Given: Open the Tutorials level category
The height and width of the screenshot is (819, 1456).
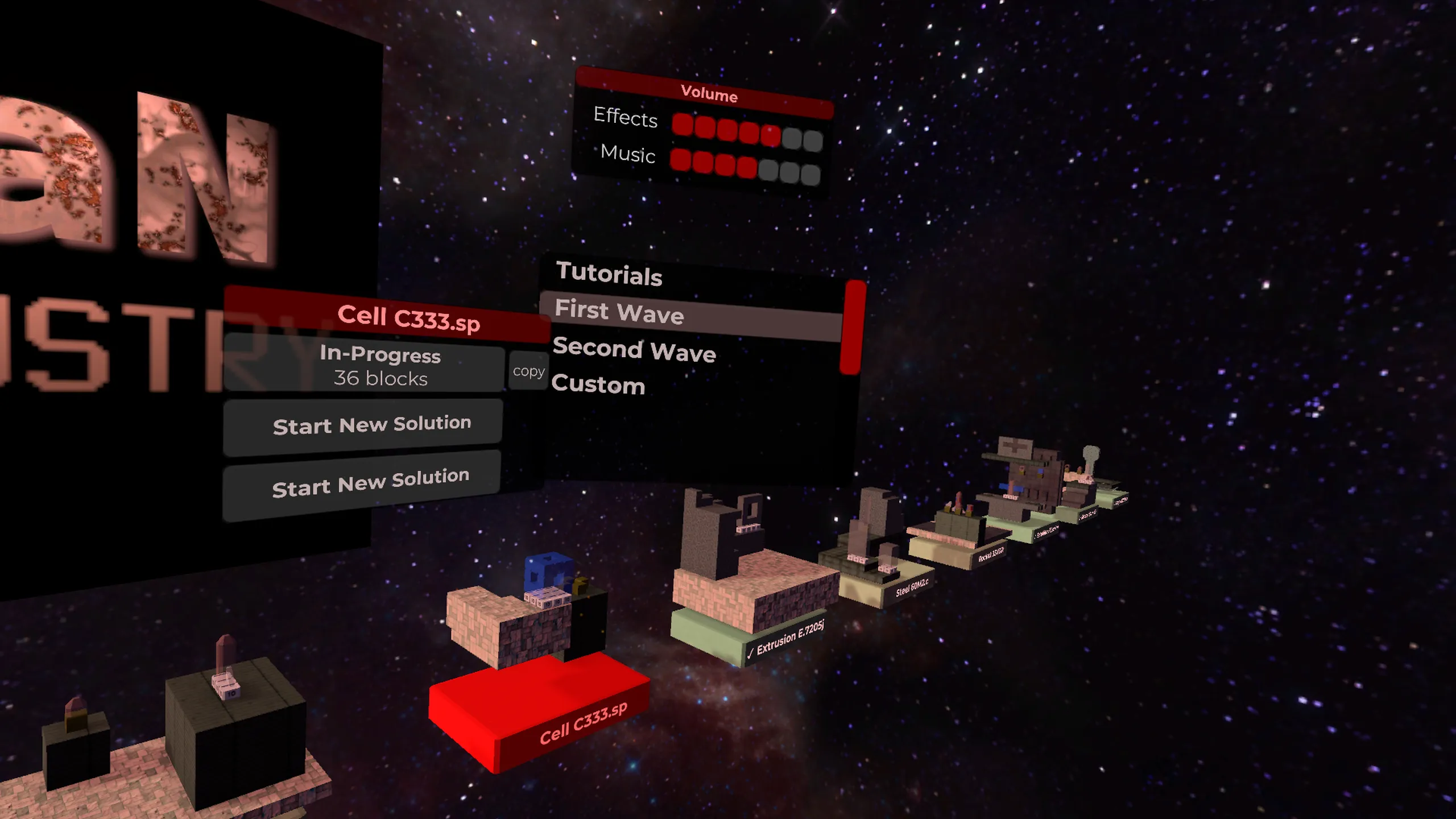Looking at the screenshot, I should [x=609, y=274].
